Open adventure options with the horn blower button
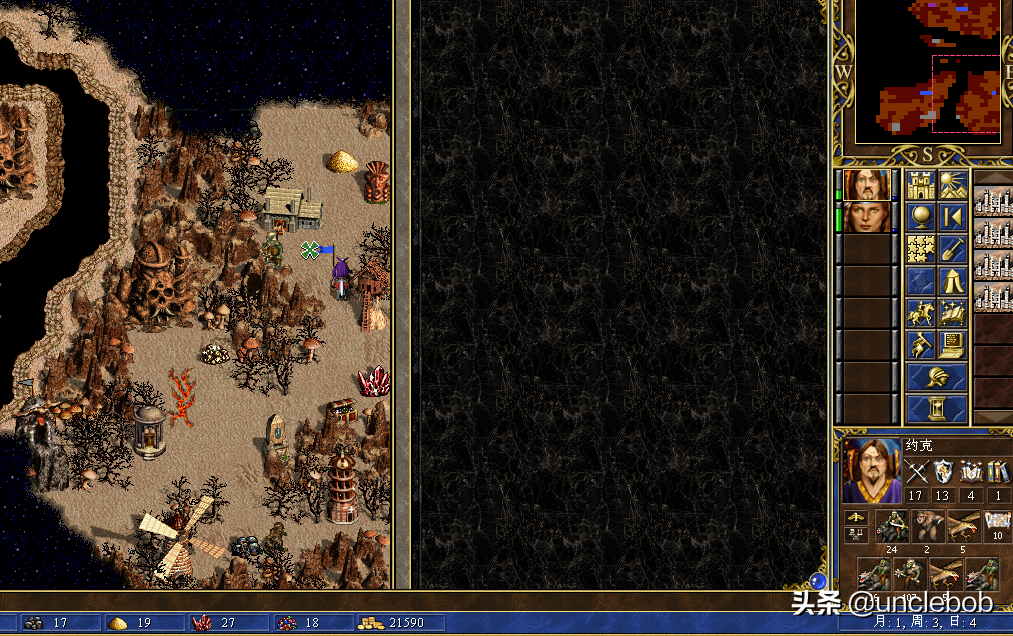 (920, 345)
